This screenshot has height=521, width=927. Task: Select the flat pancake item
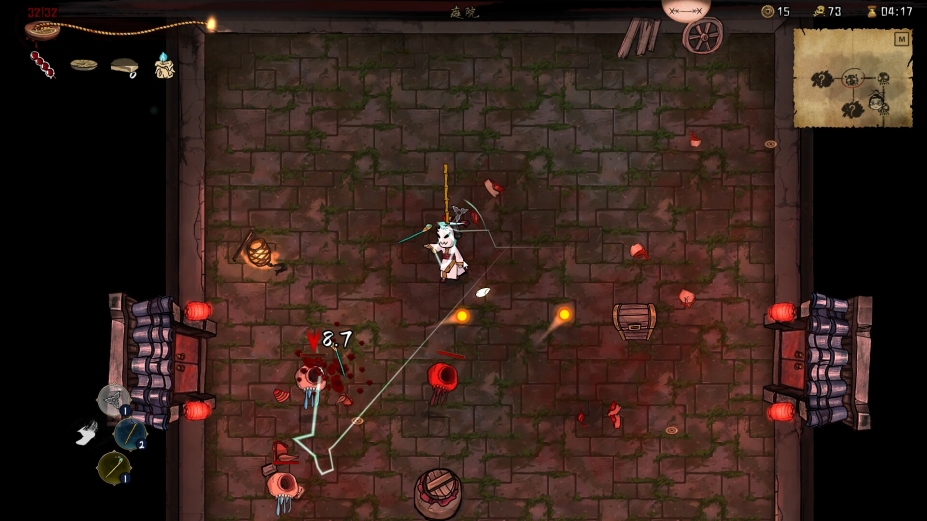83,65
